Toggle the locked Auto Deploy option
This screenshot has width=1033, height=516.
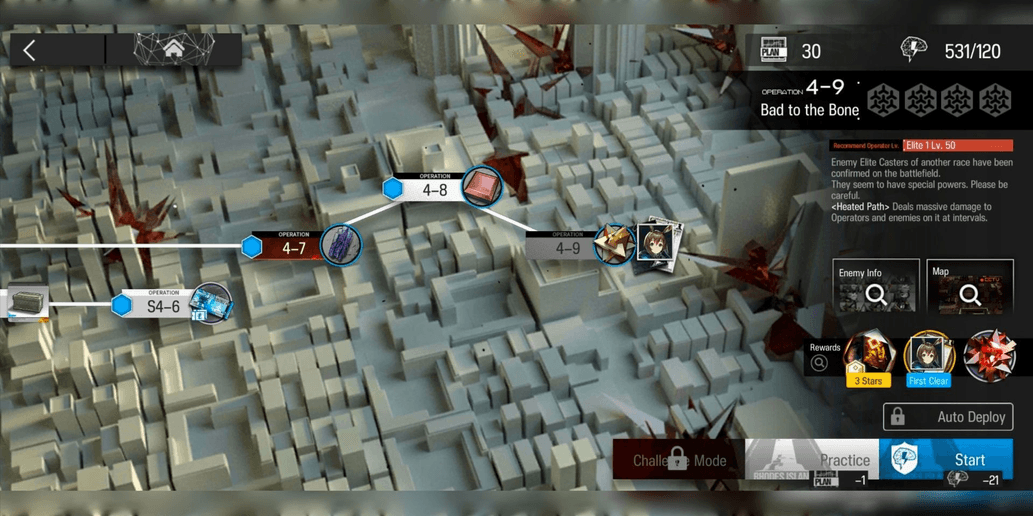click(947, 416)
